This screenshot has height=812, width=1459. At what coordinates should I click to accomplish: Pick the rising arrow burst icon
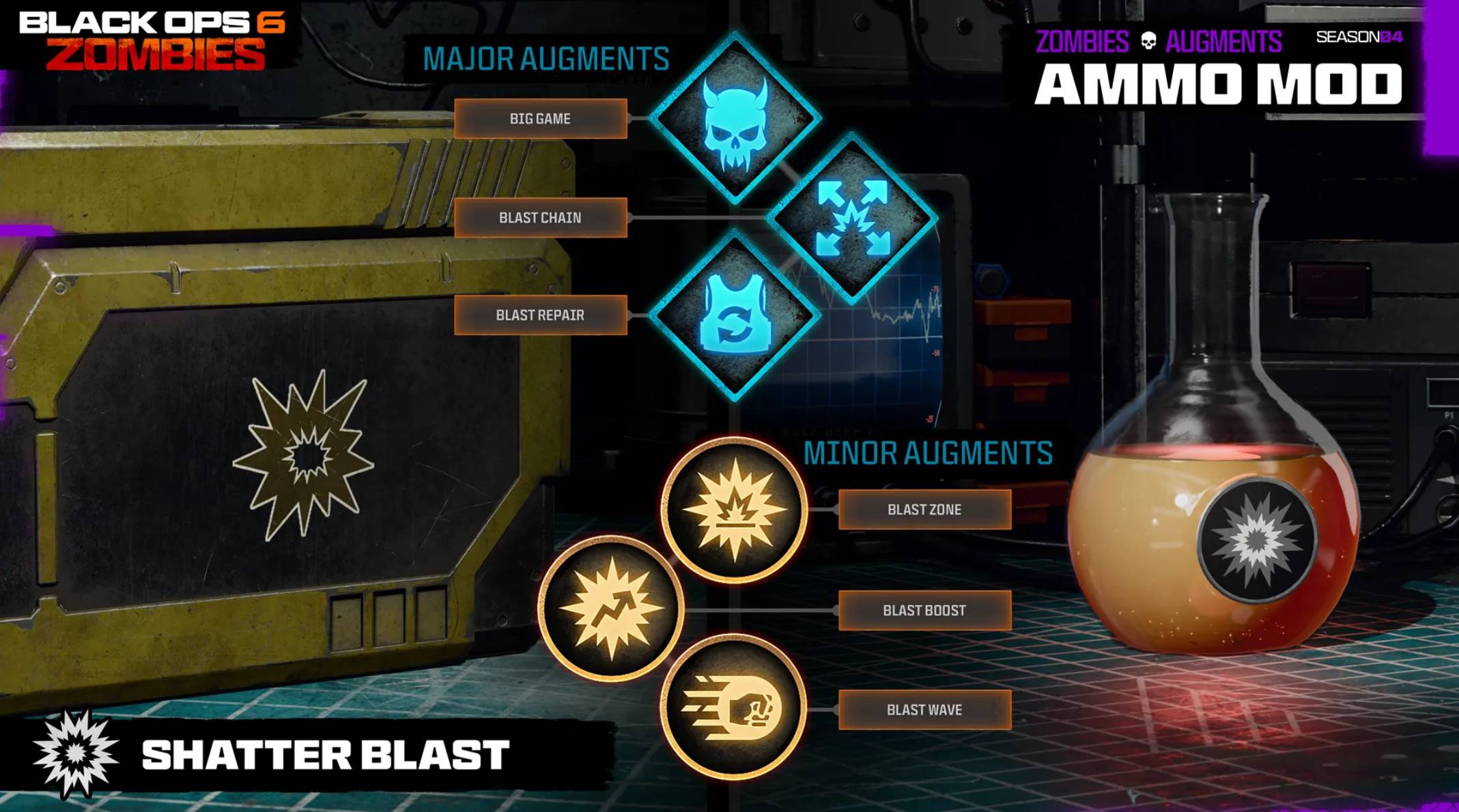611,609
